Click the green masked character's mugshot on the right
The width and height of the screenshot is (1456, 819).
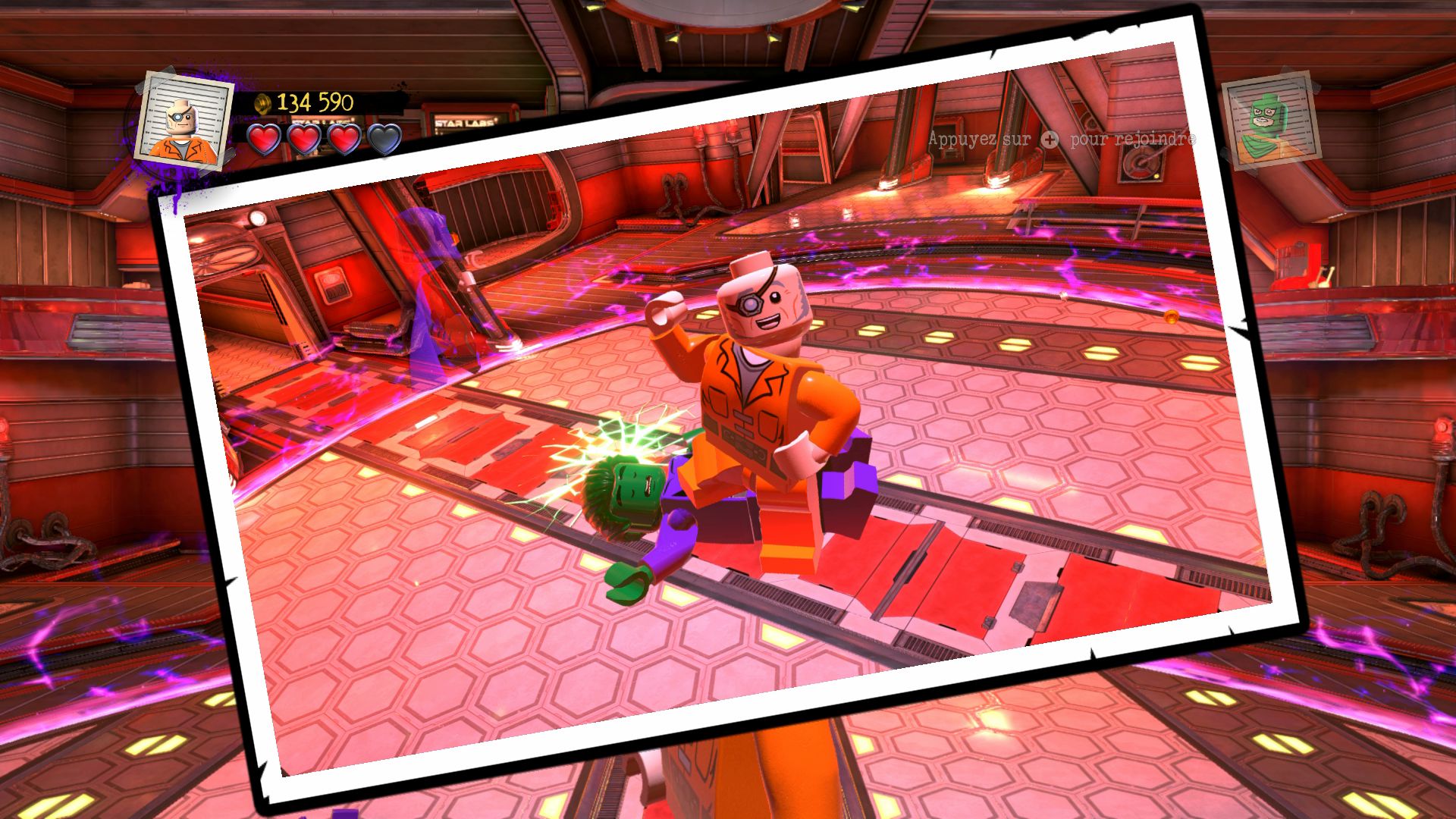[x=1271, y=121]
